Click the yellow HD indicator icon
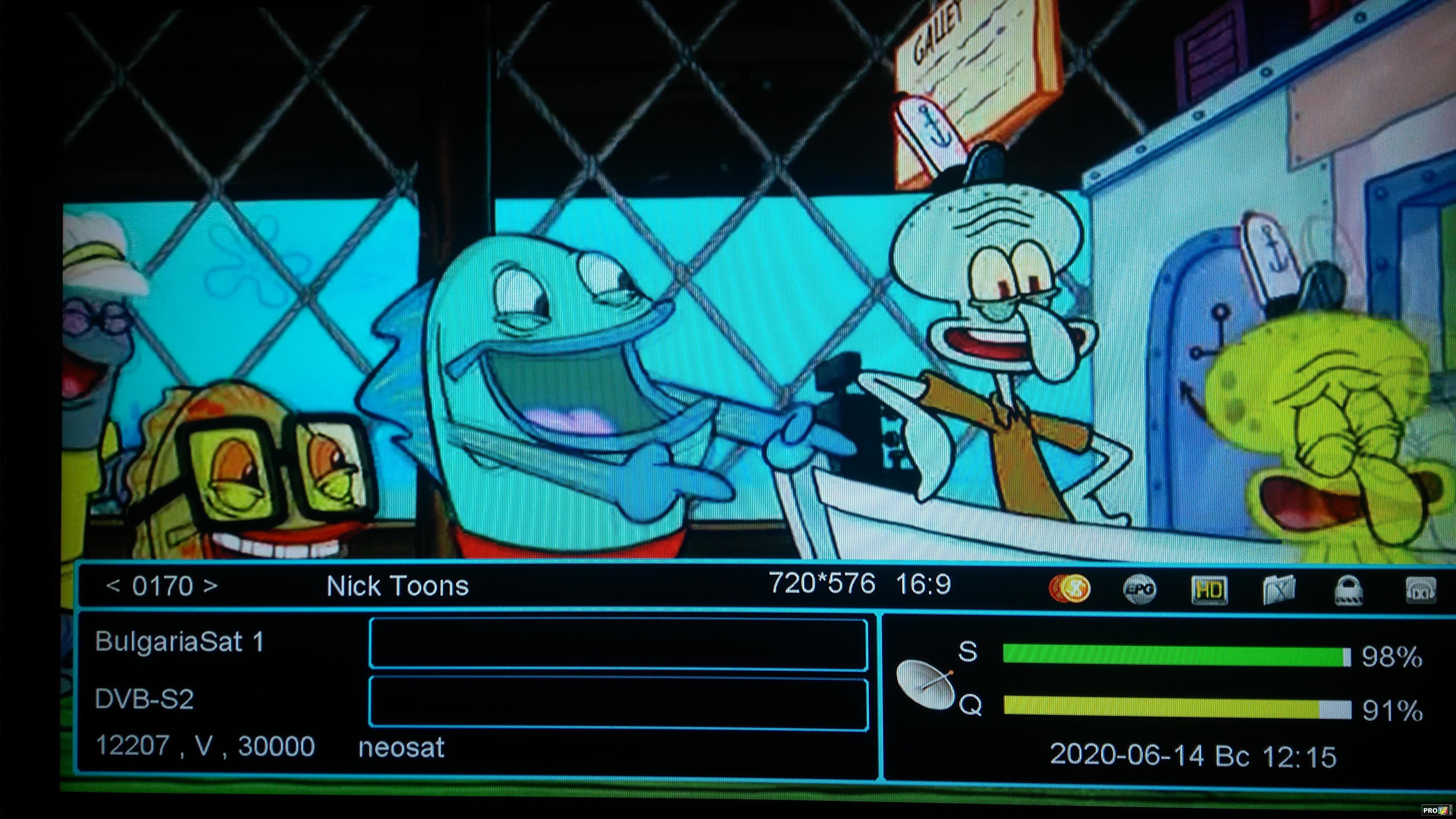Screen dimensions: 1456x819 pyautogui.click(x=1209, y=590)
